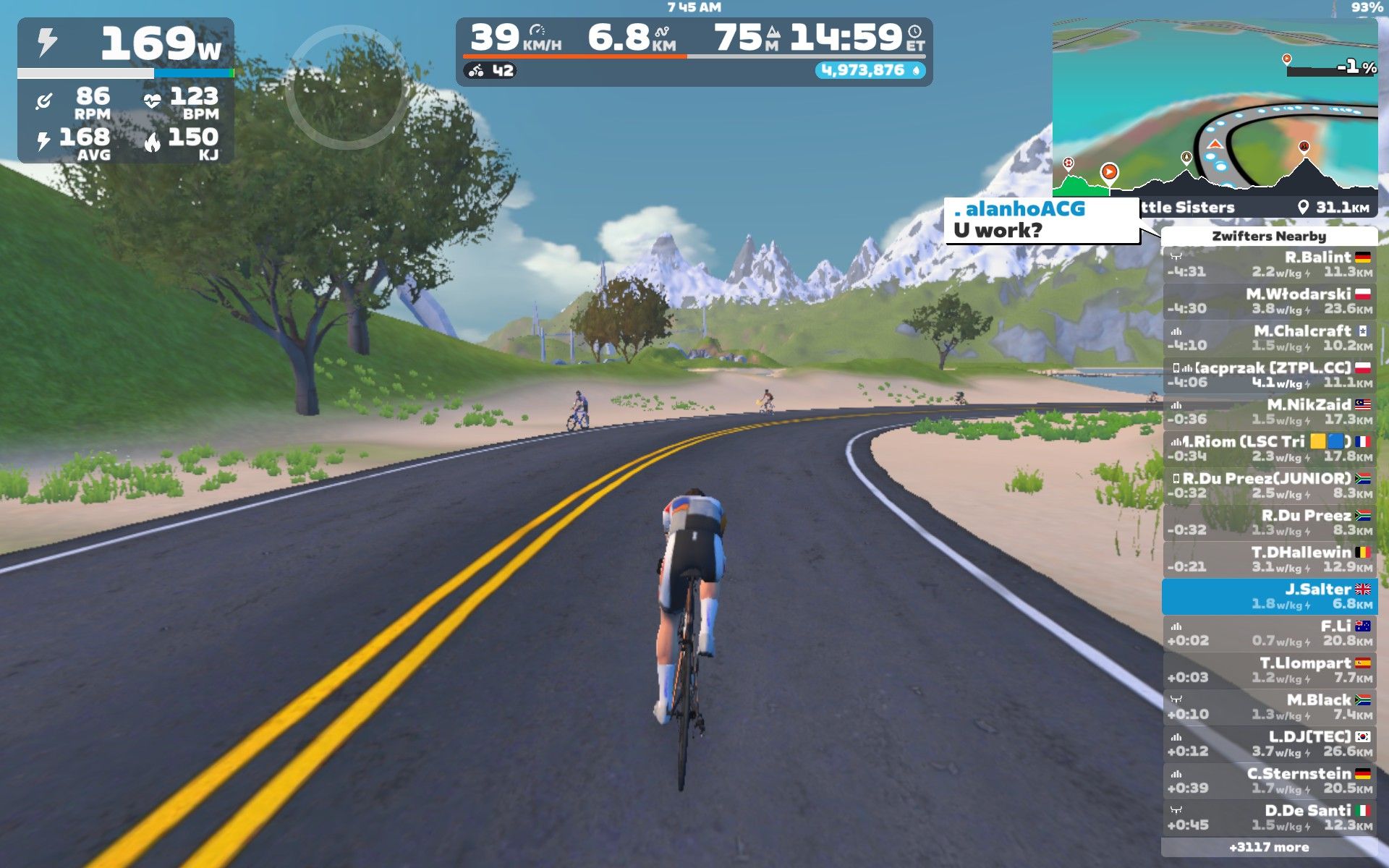Choose M.Włodarski rider row
This screenshot has height=868, width=1389.
coord(1270,302)
